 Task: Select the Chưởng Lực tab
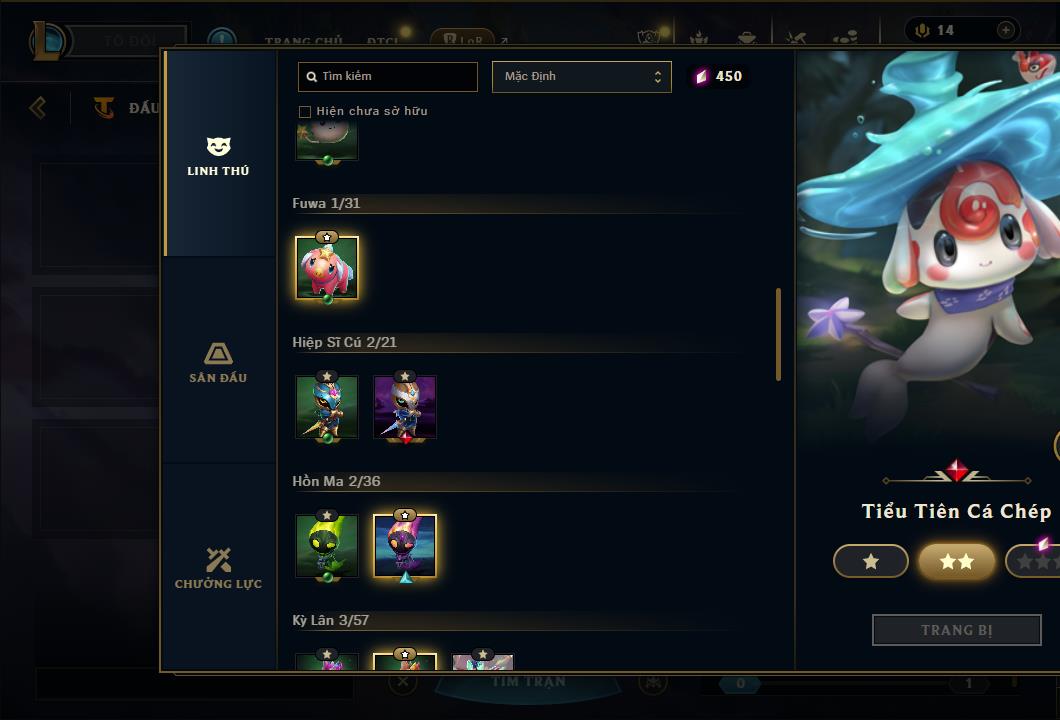click(x=218, y=568)
